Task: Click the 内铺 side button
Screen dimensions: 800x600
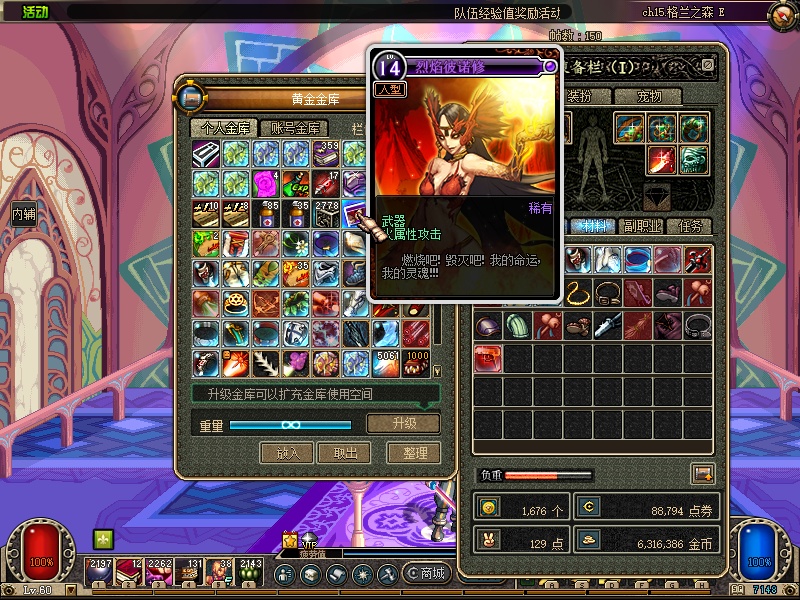Action: (x=23, y=213)
